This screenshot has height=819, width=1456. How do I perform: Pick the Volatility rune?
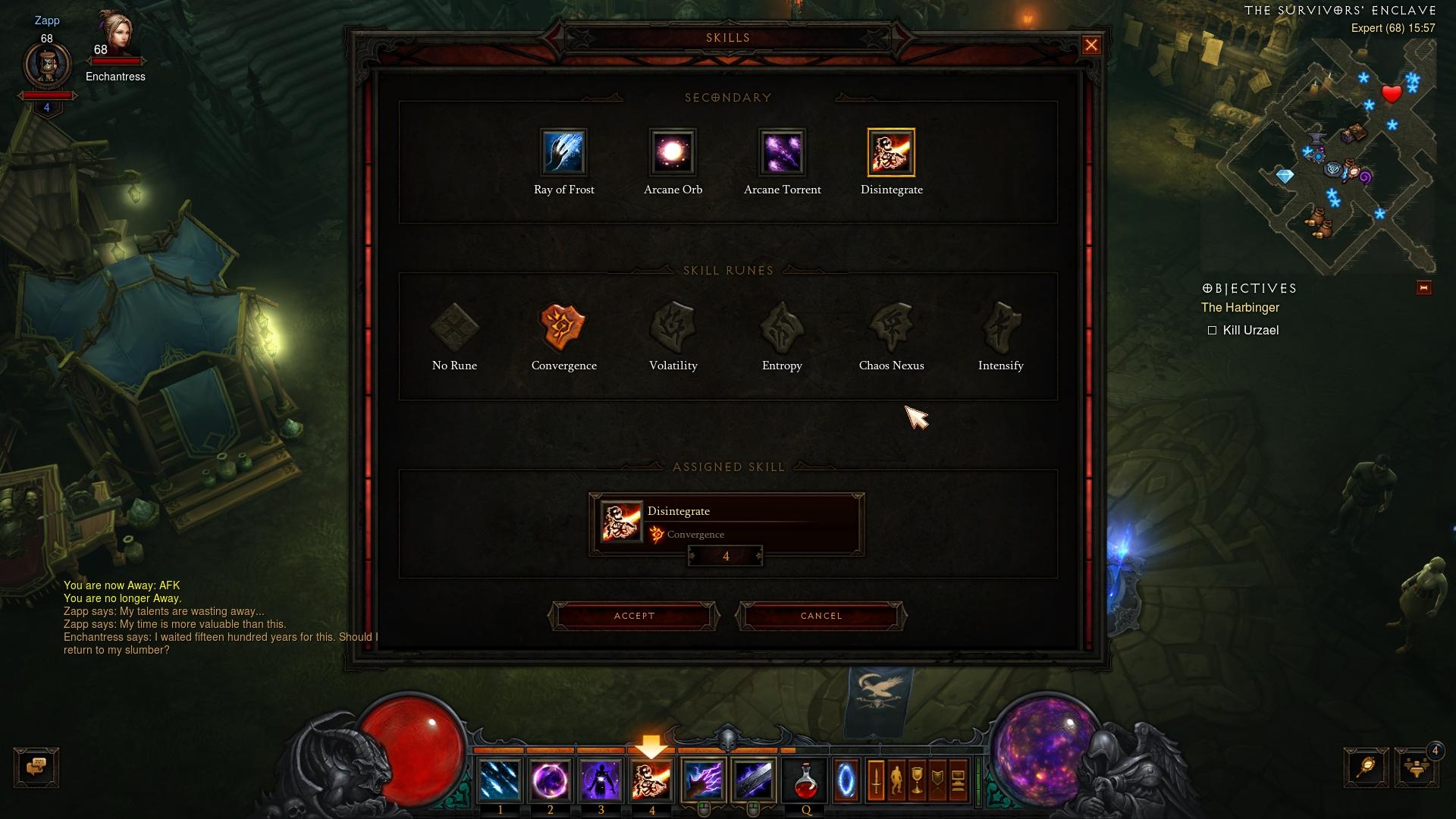[x=673, y=328]
